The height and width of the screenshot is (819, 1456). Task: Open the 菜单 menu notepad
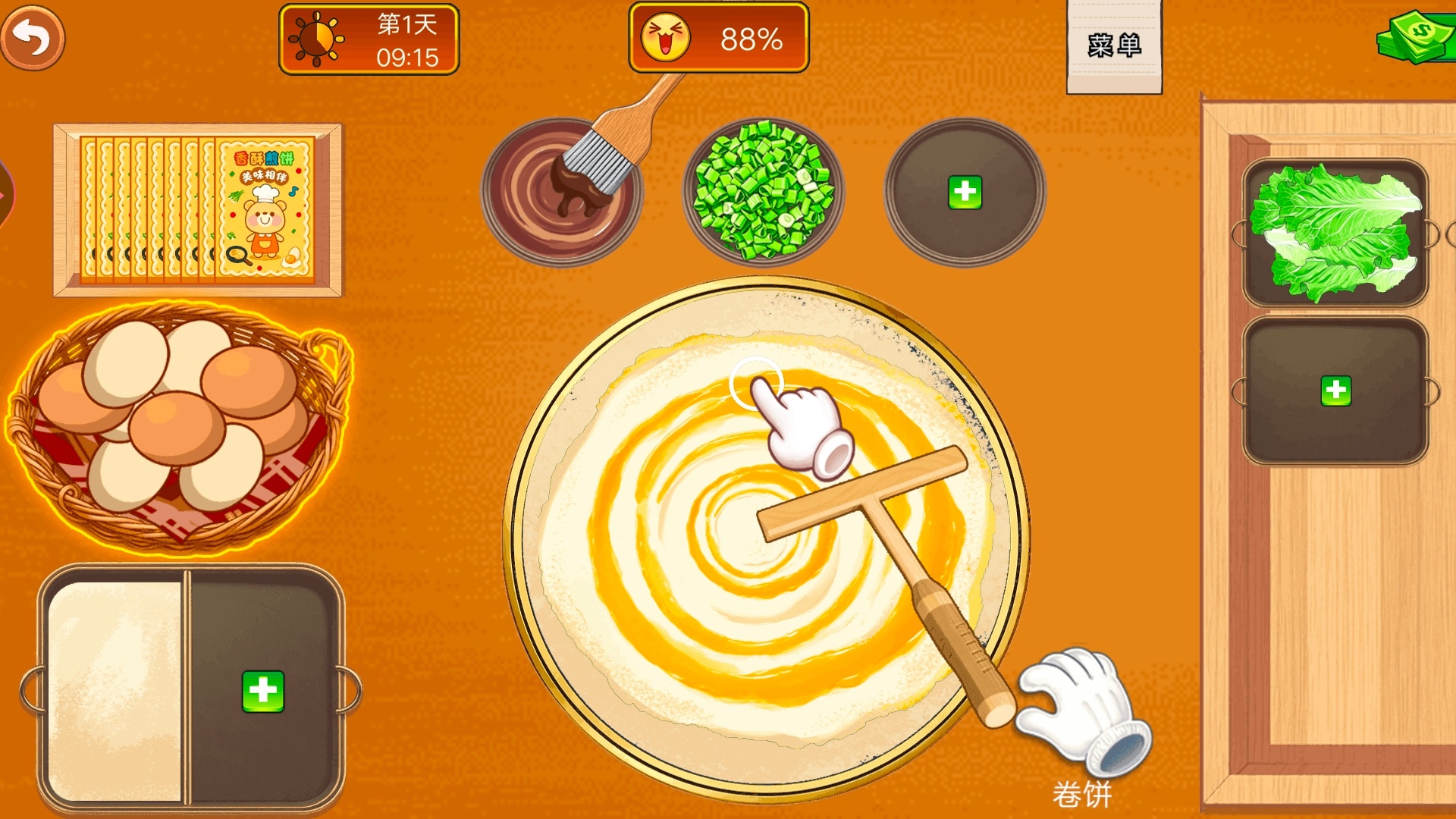[x=1113, y=45]
